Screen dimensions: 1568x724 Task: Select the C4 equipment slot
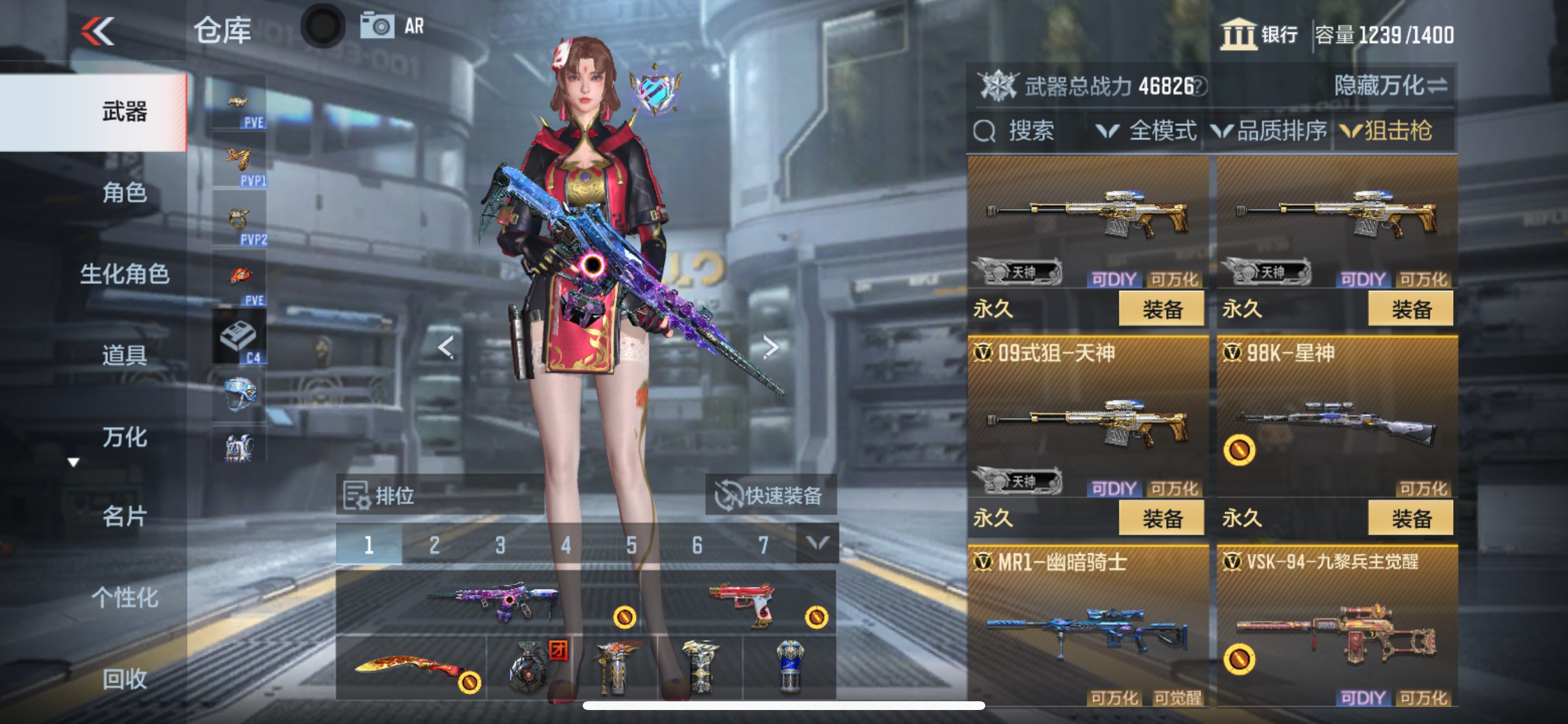(239, 335)
